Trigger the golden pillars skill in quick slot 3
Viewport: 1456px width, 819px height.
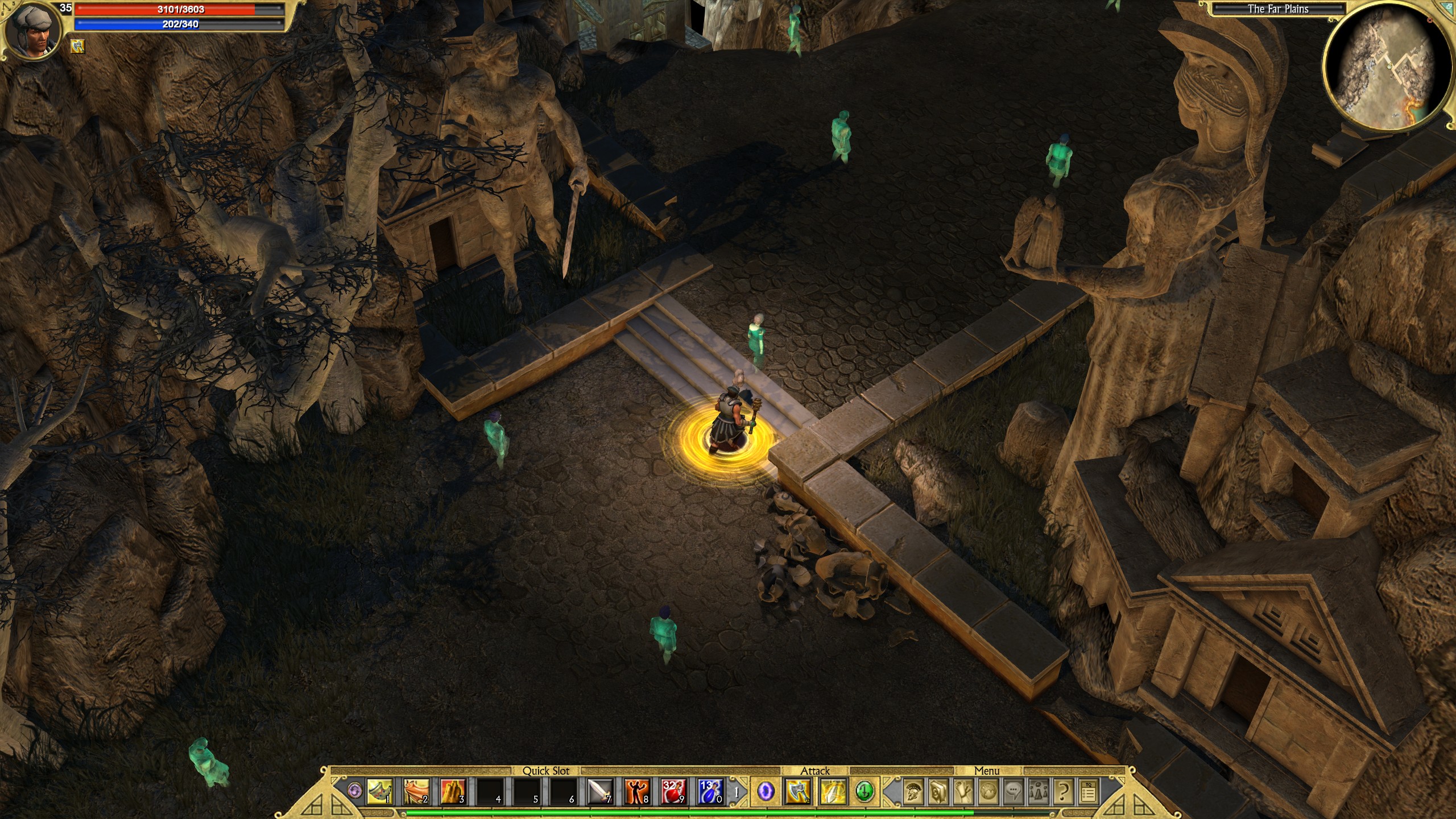452,792
